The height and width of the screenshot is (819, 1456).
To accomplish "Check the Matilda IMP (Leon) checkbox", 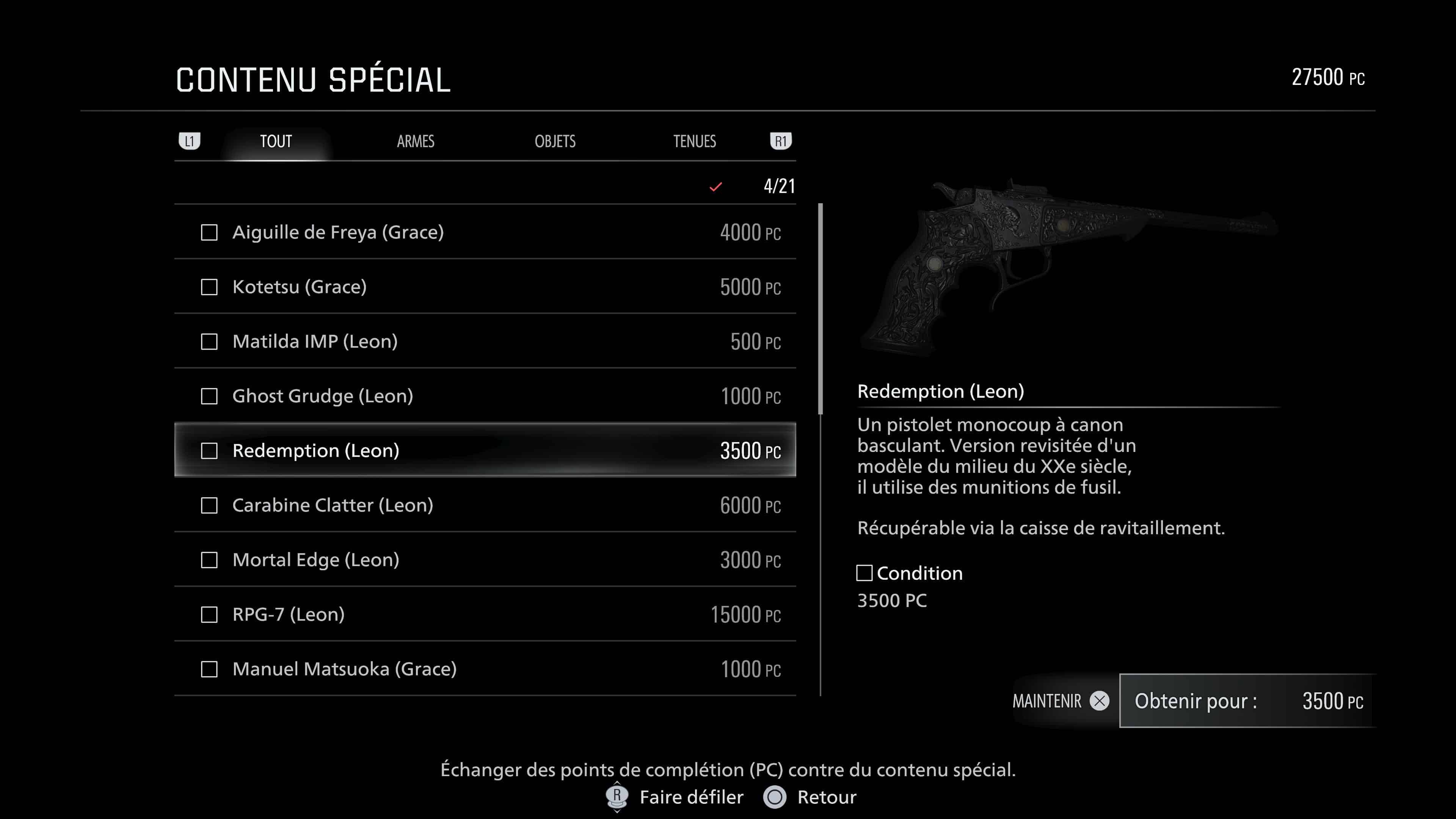I will click(x=210, y=341).
